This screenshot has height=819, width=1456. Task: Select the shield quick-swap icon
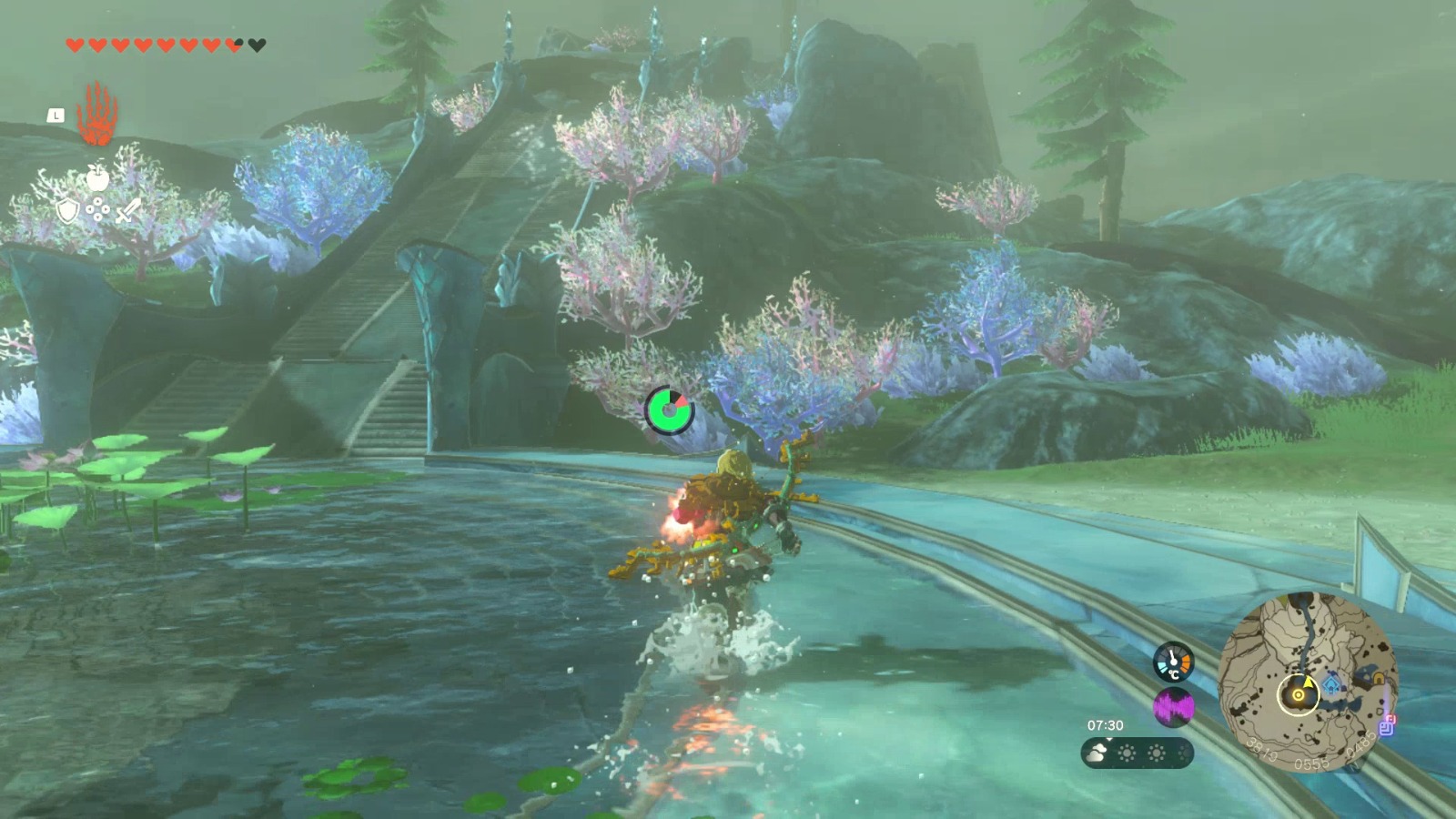(67, 212)
